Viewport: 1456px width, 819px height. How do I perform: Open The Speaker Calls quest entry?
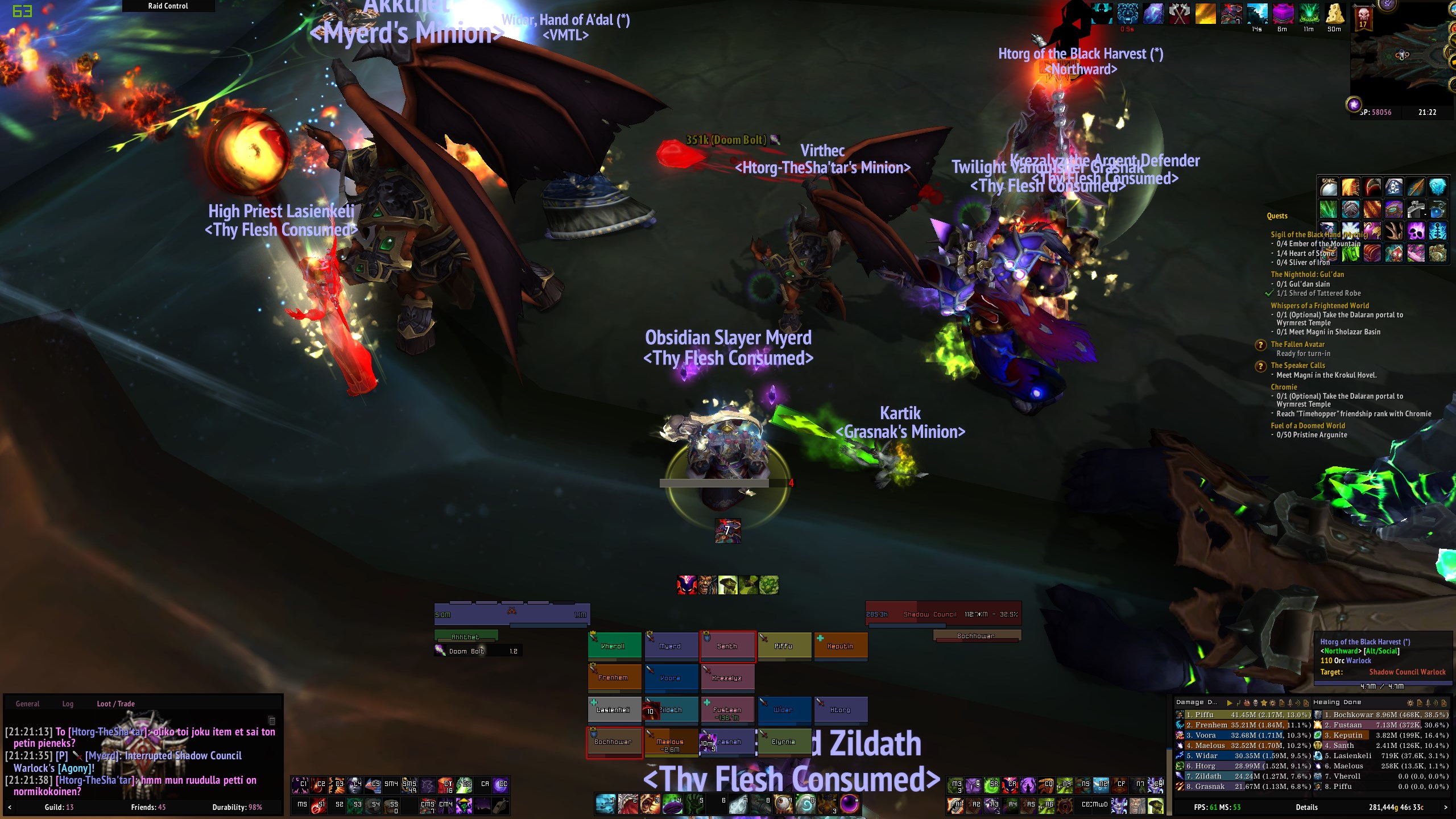click(x=1297, y=365)
